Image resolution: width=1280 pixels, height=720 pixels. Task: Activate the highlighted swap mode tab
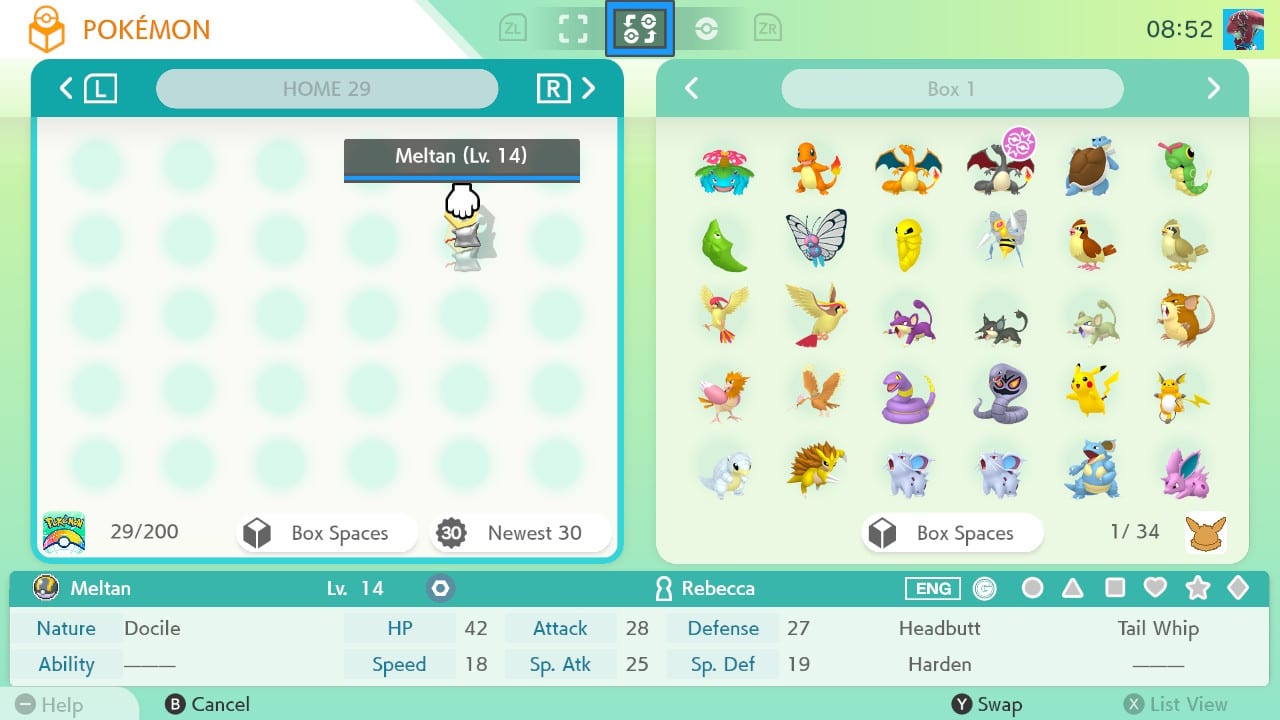tap(639, 29)
